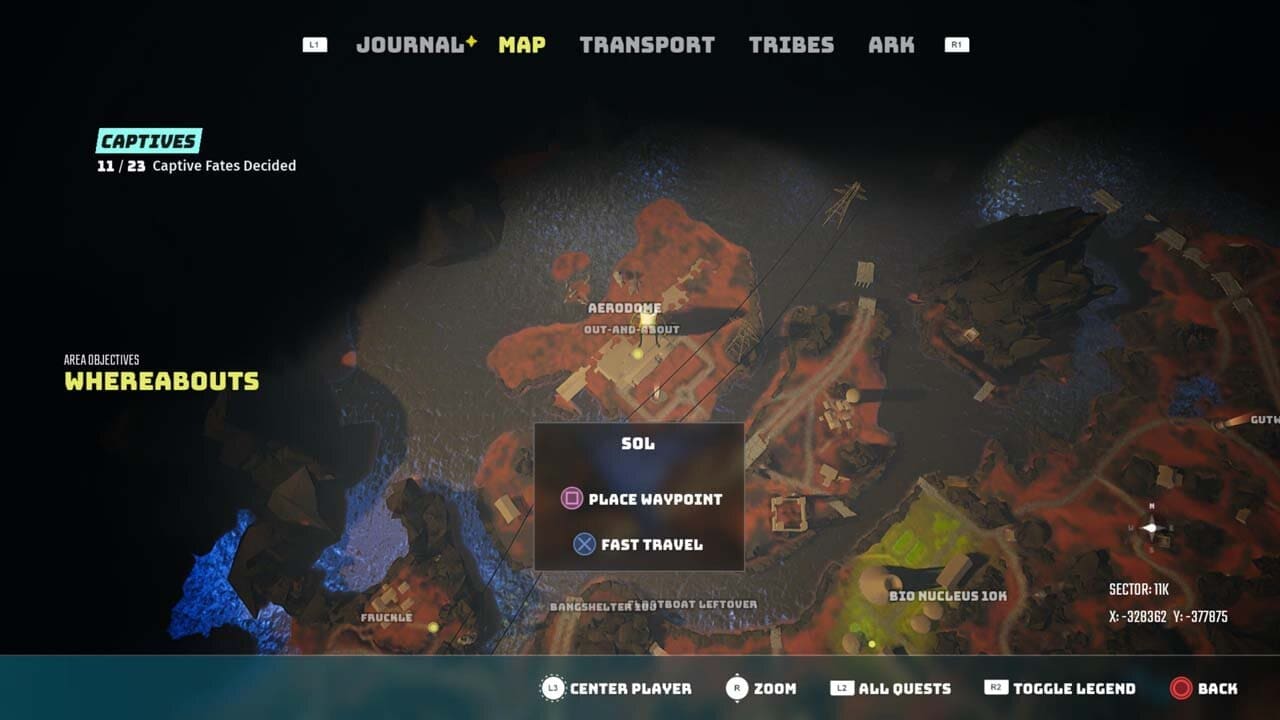Click the map Zoom control
1280x720 pixels.
(x=761, y=688)
